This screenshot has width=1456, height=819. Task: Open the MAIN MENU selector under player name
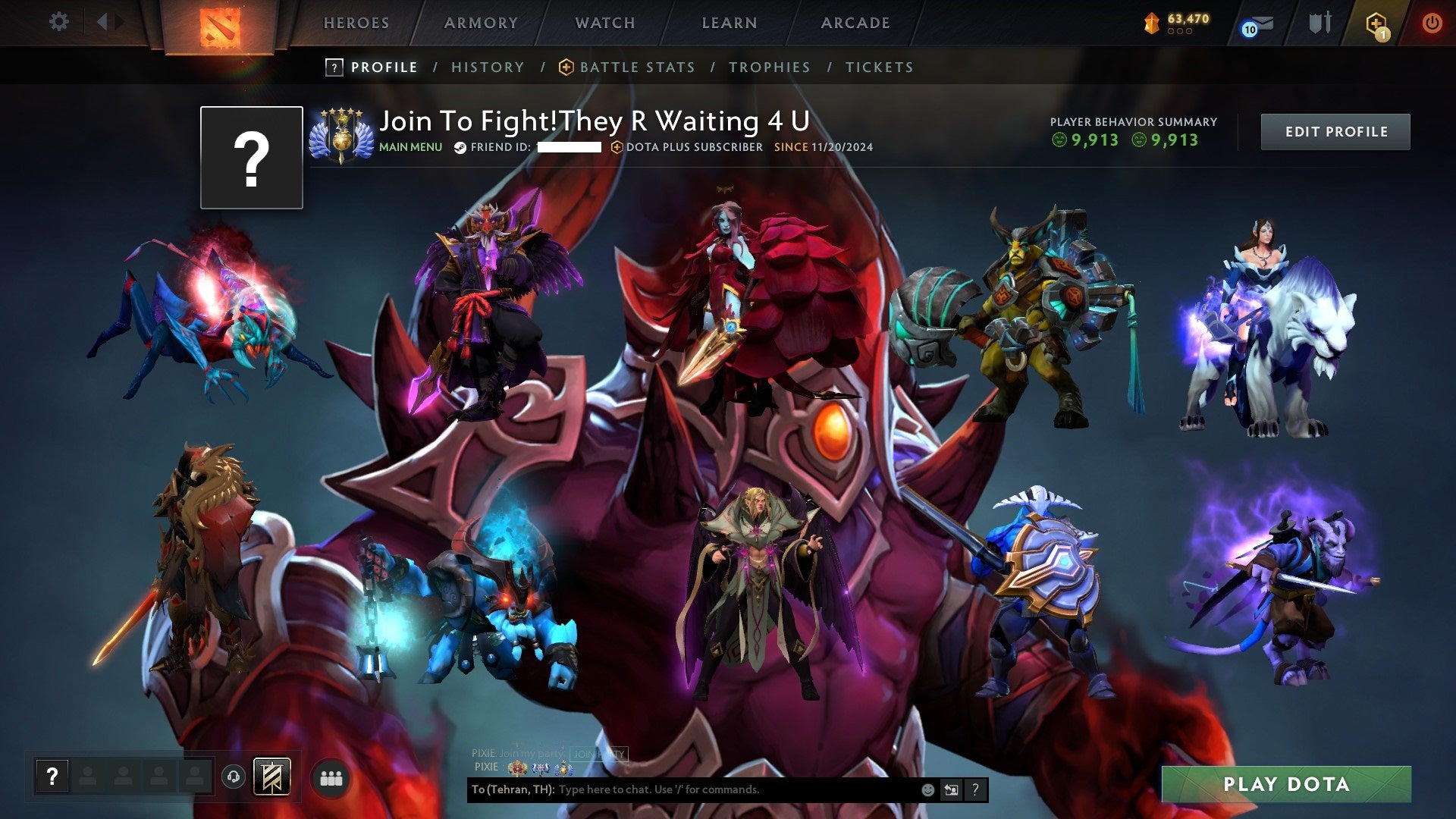click(x=409, y=147)
